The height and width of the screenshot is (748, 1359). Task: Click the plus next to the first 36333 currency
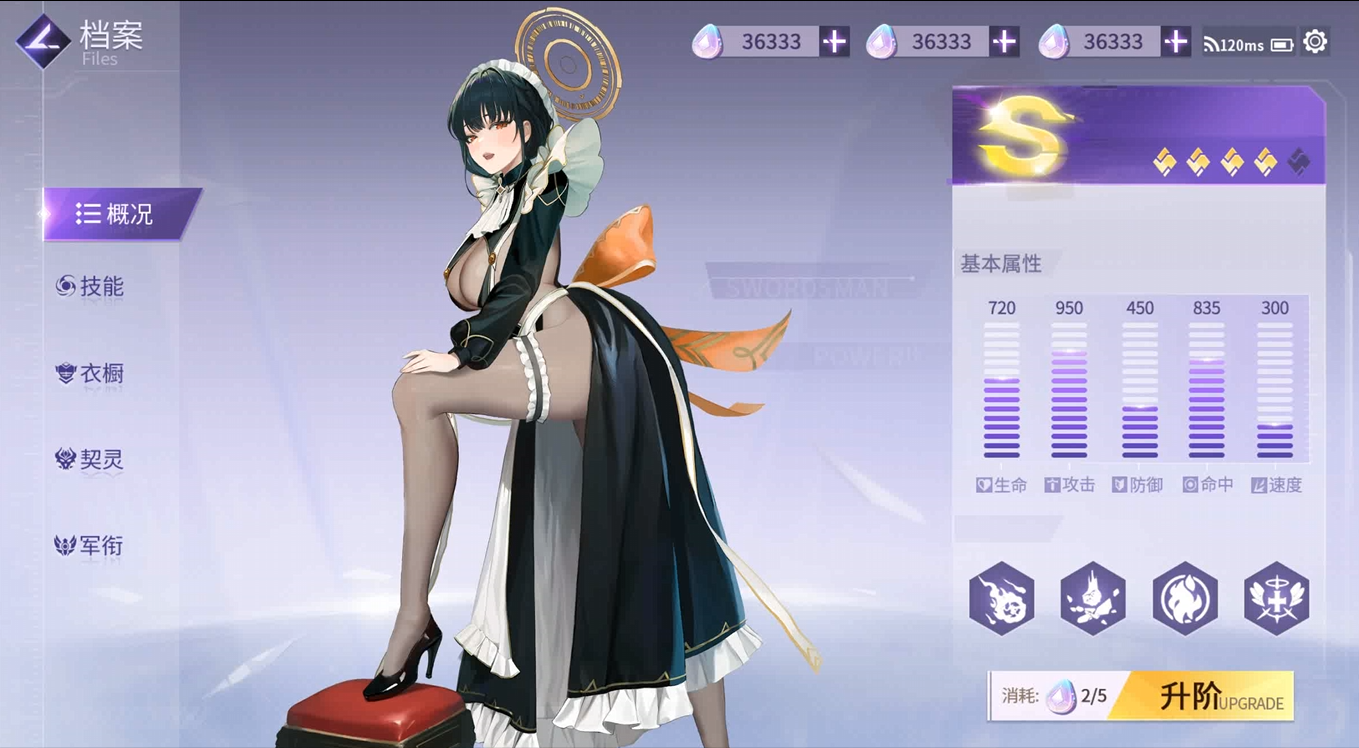(x=833, y=41)
